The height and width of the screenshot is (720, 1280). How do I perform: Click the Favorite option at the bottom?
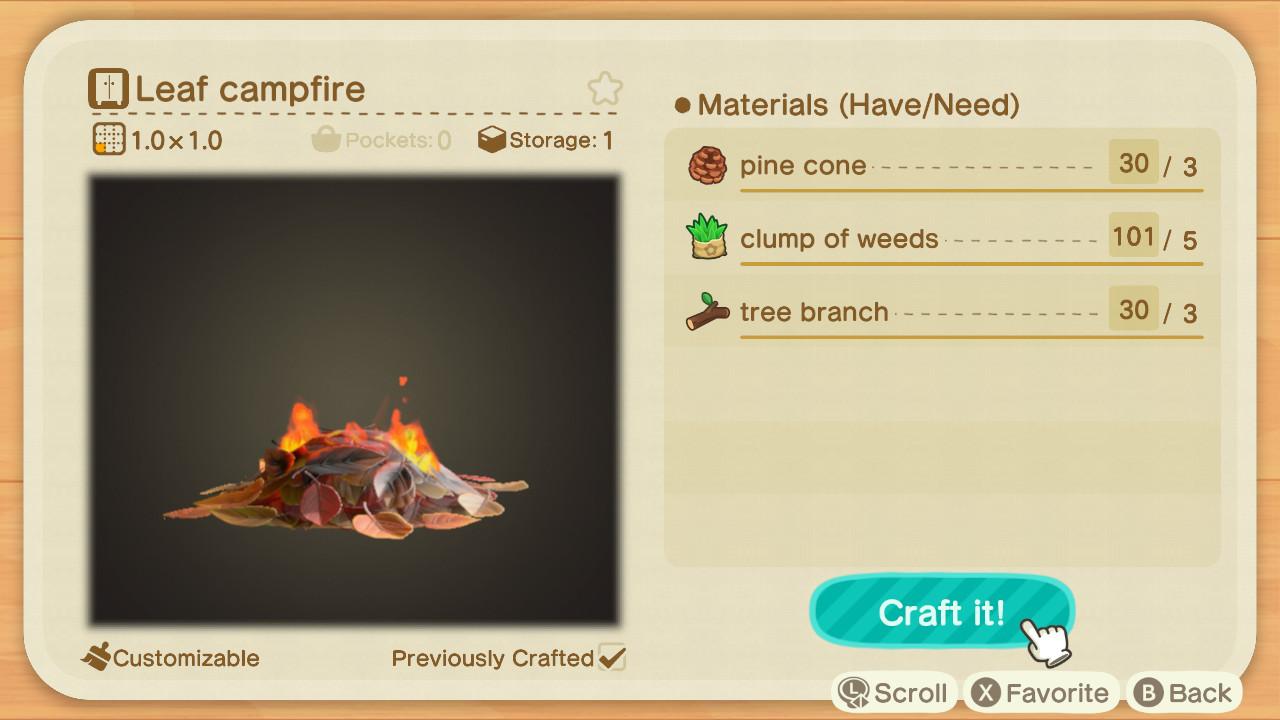(1040, 692)
